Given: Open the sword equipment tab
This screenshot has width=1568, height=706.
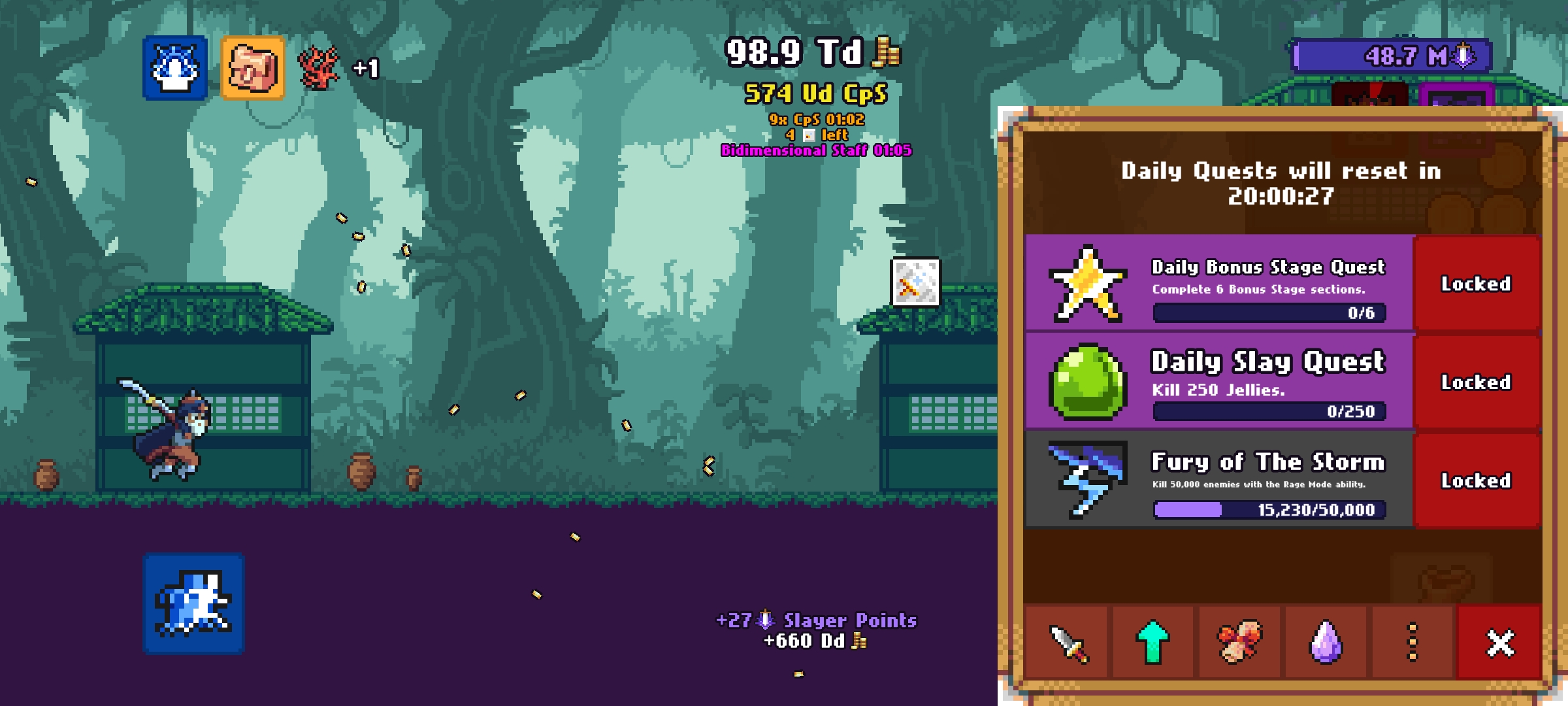Looking at the screenshot, I should (x=1068, y=643).
